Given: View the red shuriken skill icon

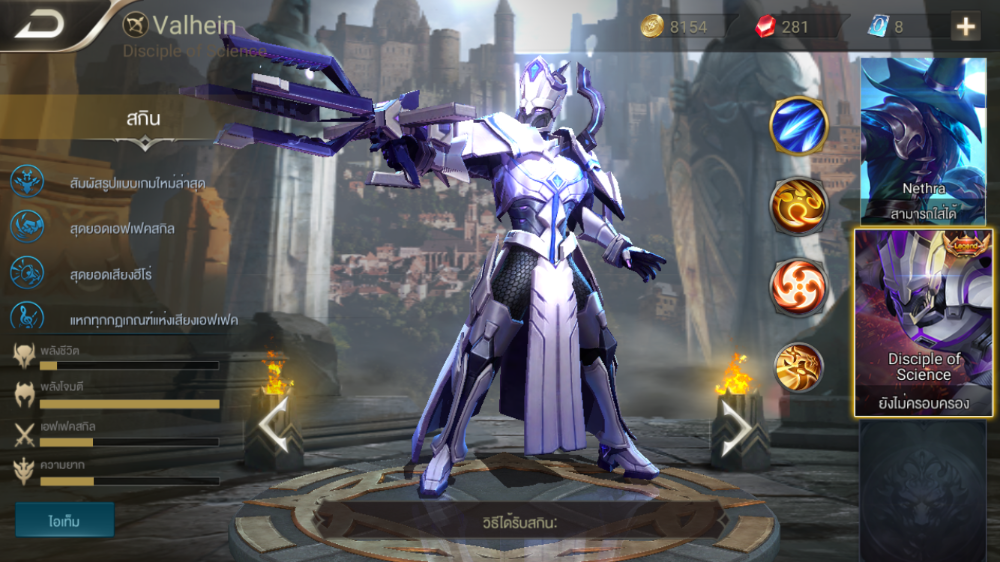Looking at the screenshot, I should [x=798, y=285].
